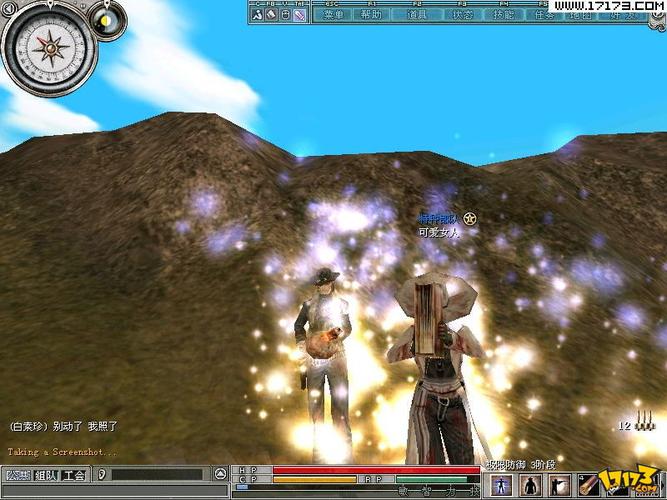Open the 状态 status menu
This screenshot has width=667, height=500.
(463, 15)
